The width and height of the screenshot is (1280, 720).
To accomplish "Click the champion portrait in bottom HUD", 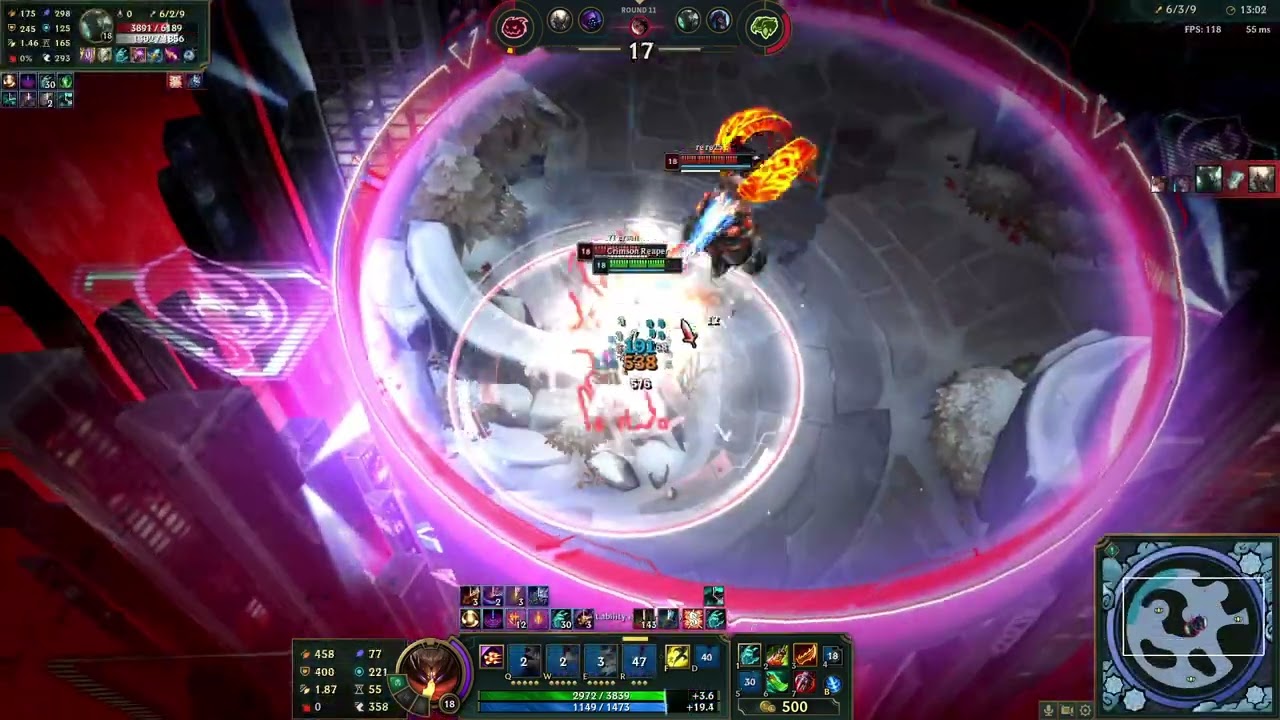I will (x=430, y=676).
